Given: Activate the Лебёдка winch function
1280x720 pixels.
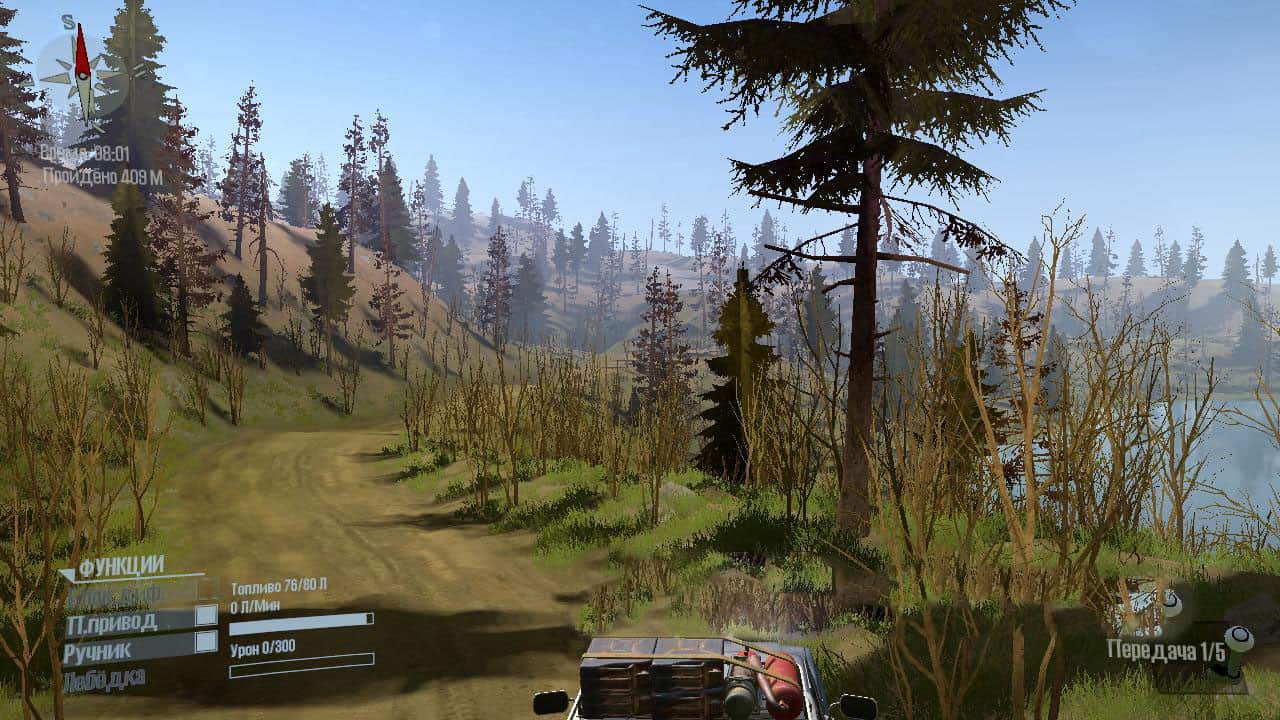Looking at the screenshot, I should (x=105, y=680).
